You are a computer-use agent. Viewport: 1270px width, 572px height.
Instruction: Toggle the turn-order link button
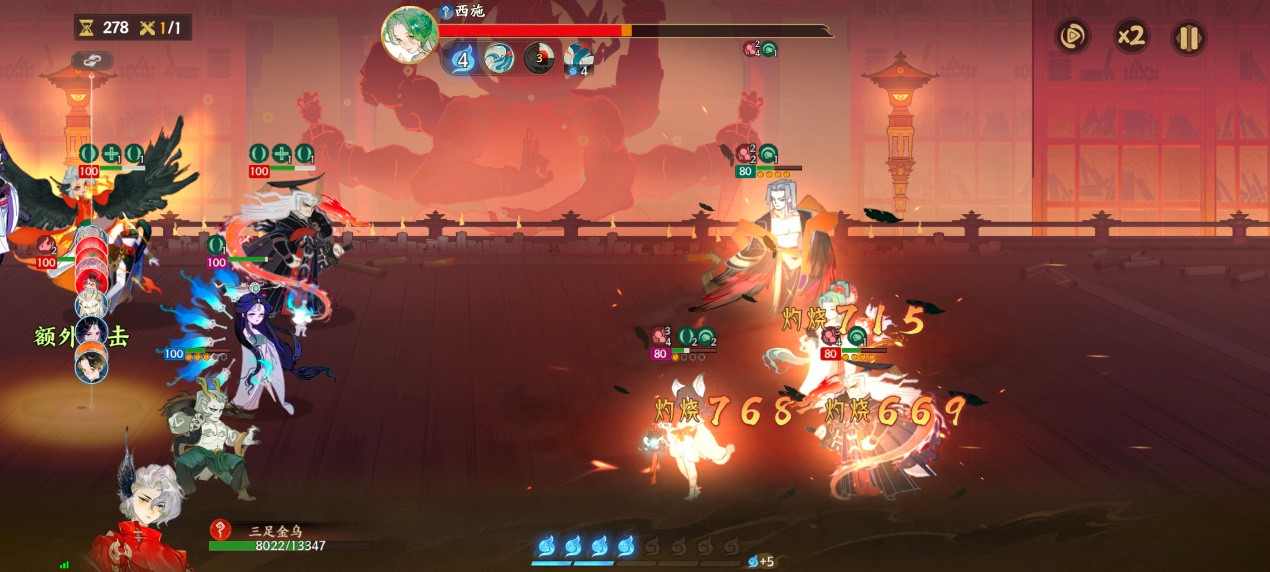pyautogui.click(x=92, y=62)
